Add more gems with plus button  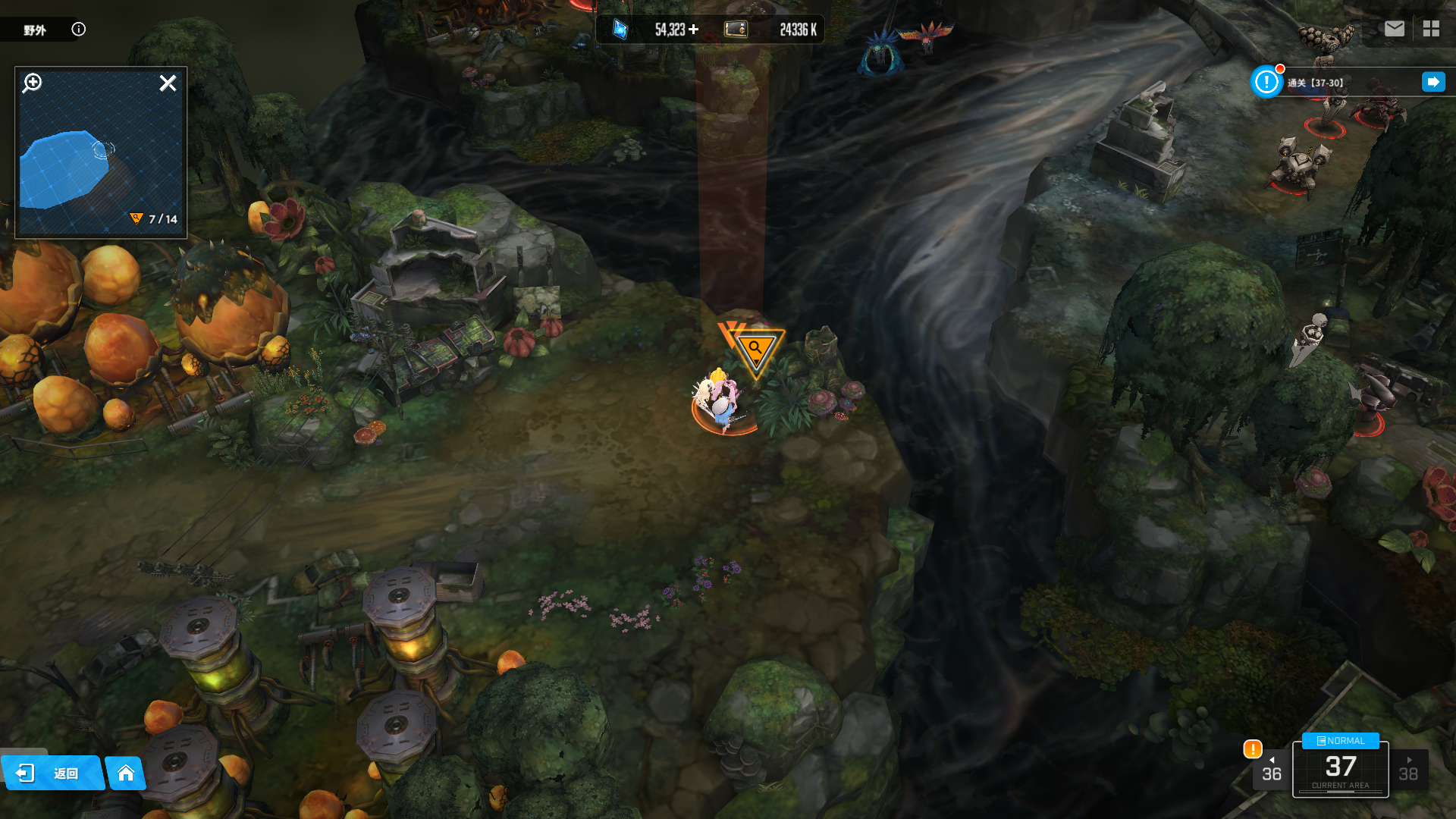click(694, 30)
